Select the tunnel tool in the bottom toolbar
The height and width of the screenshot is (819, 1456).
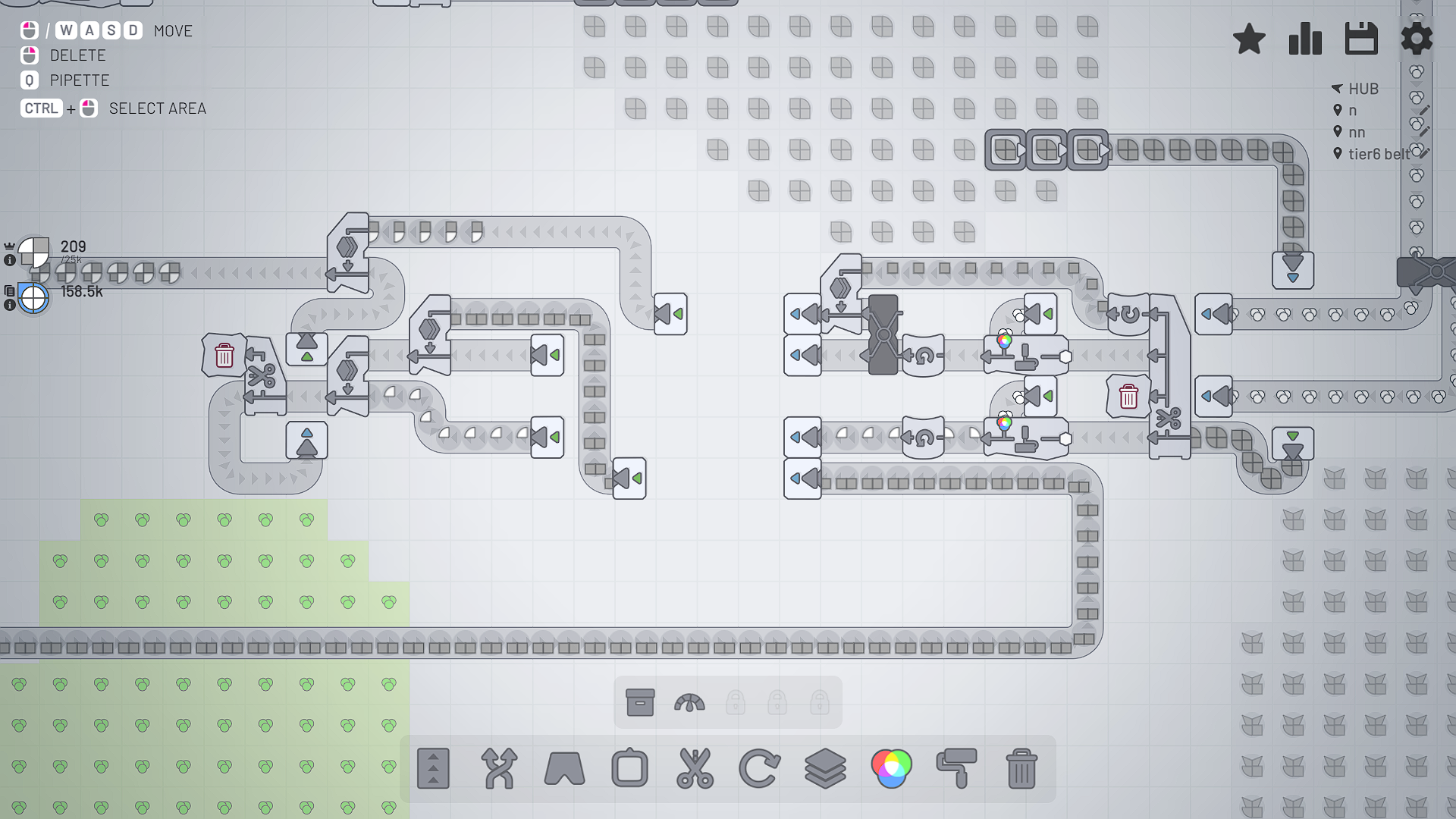(563, 769)
